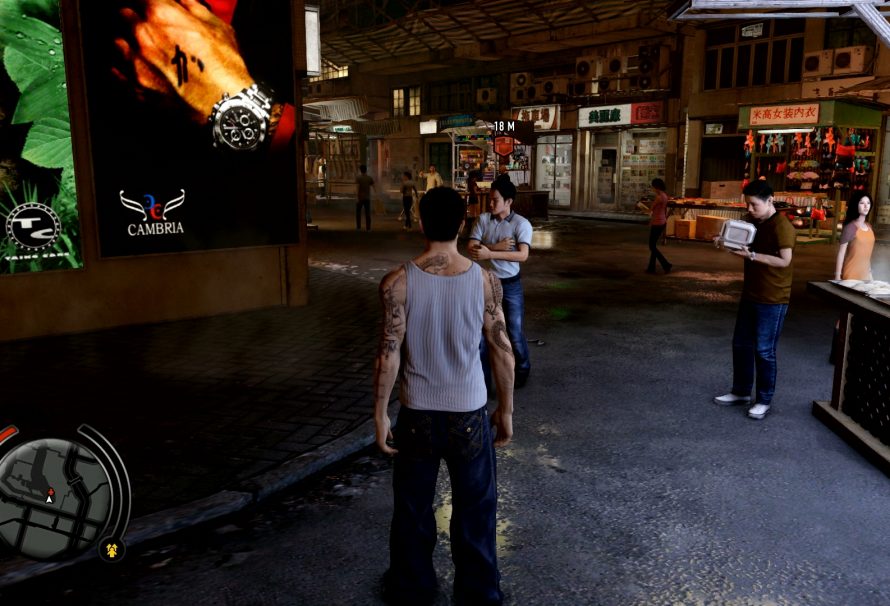Screen dimensions: 890x606
Task: Select the red objective marker on the minimap
Action: coord(49,490)
